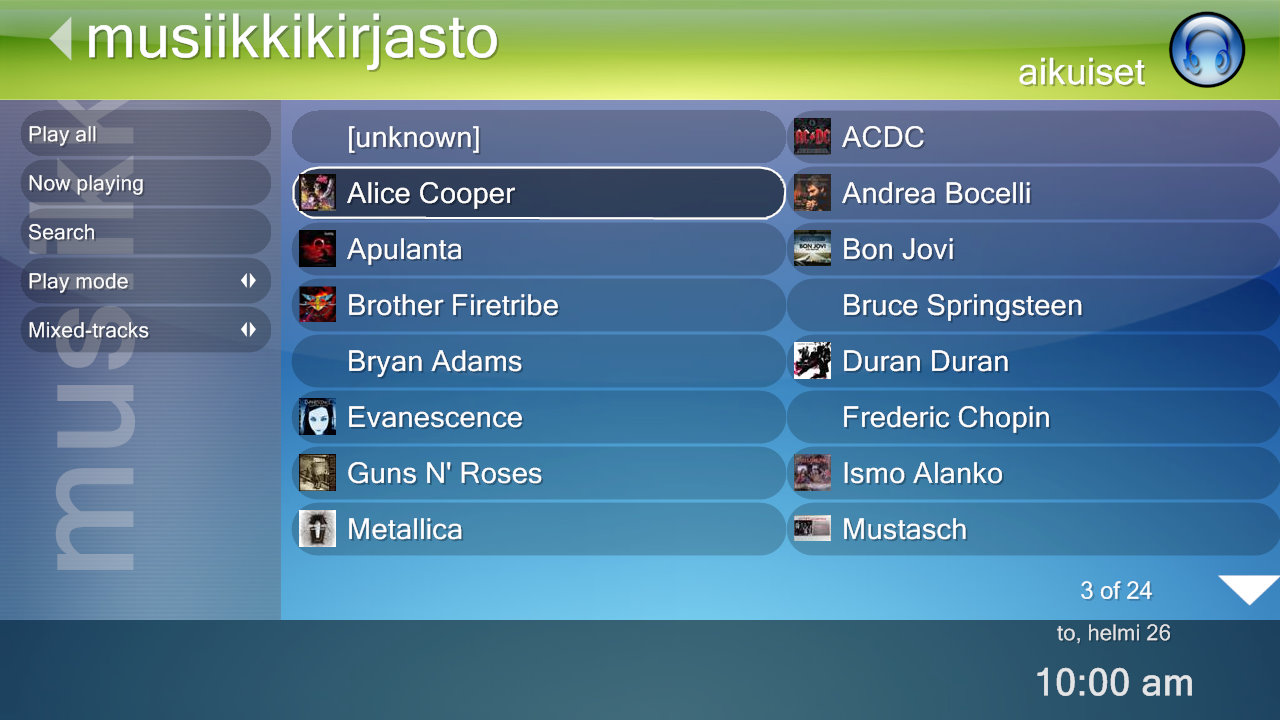Open the Guns N' Roses entry
This screenshot has width=1280, height=720.
[x=538, y=473]
